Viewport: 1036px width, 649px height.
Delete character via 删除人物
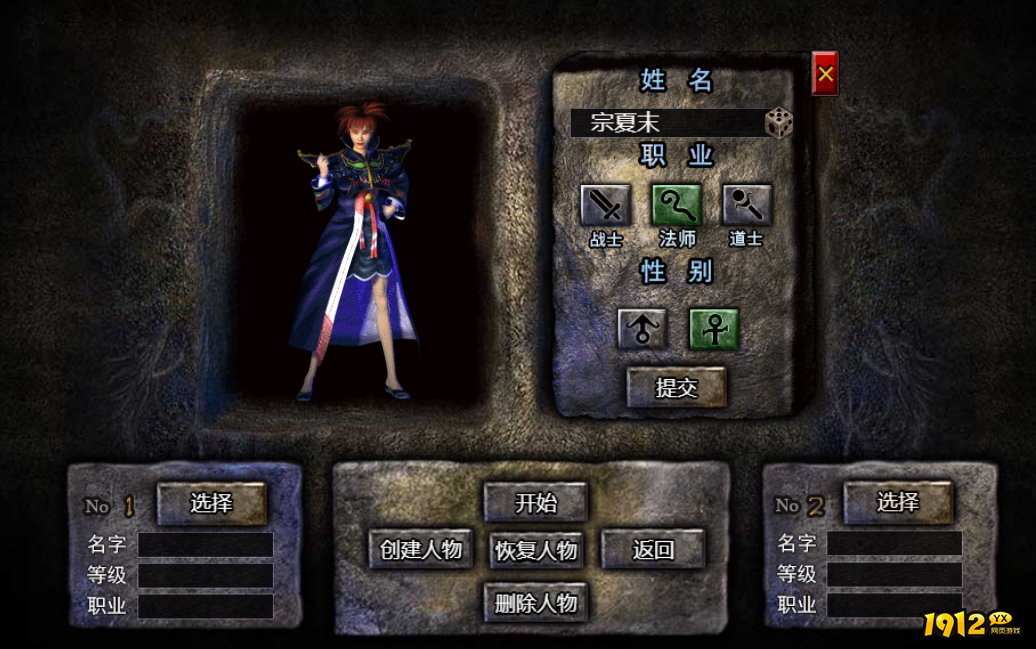pyautogui.click(x=536, y=602)
